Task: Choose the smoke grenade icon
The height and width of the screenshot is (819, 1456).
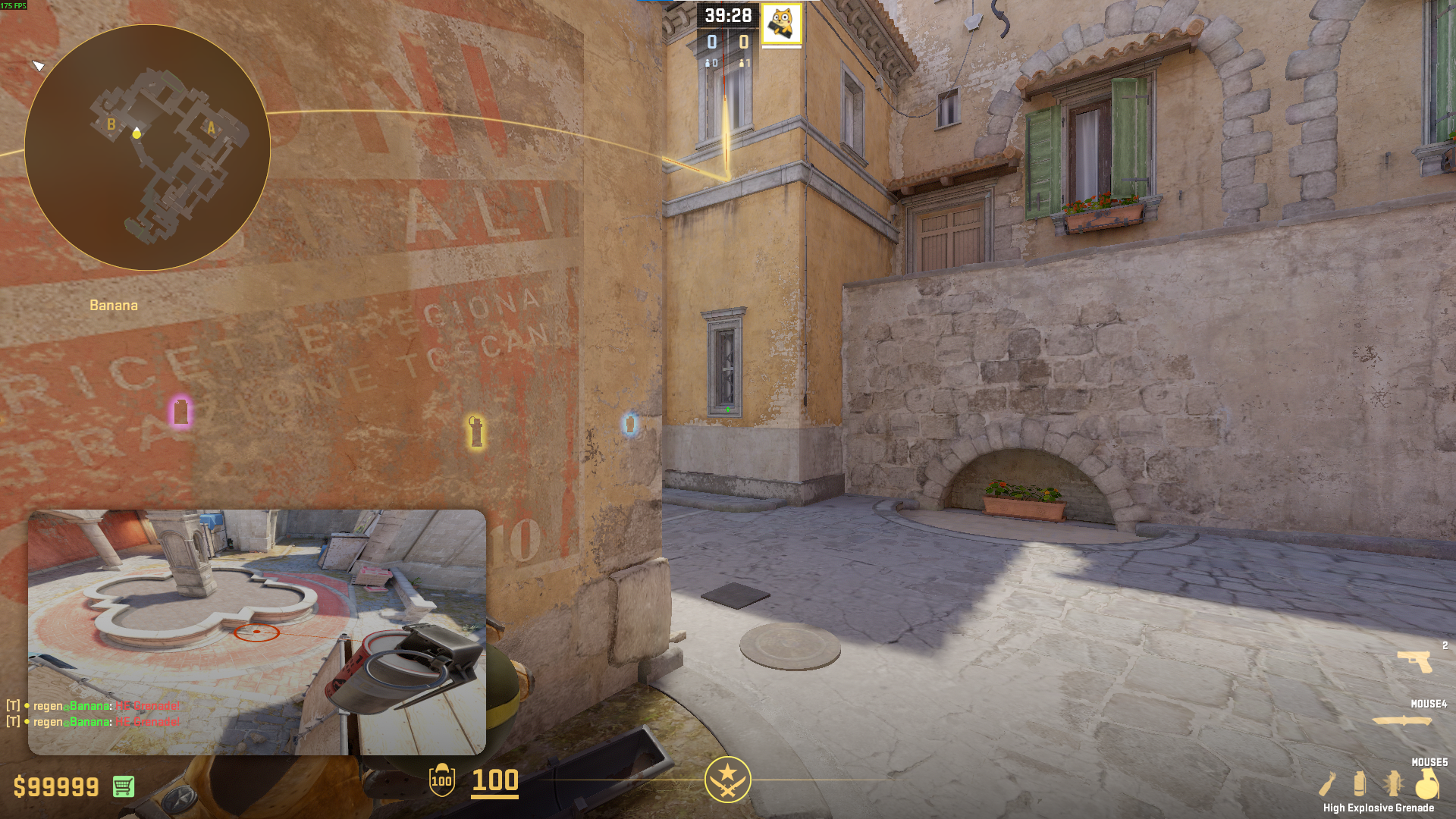Action: [1360, 783]
